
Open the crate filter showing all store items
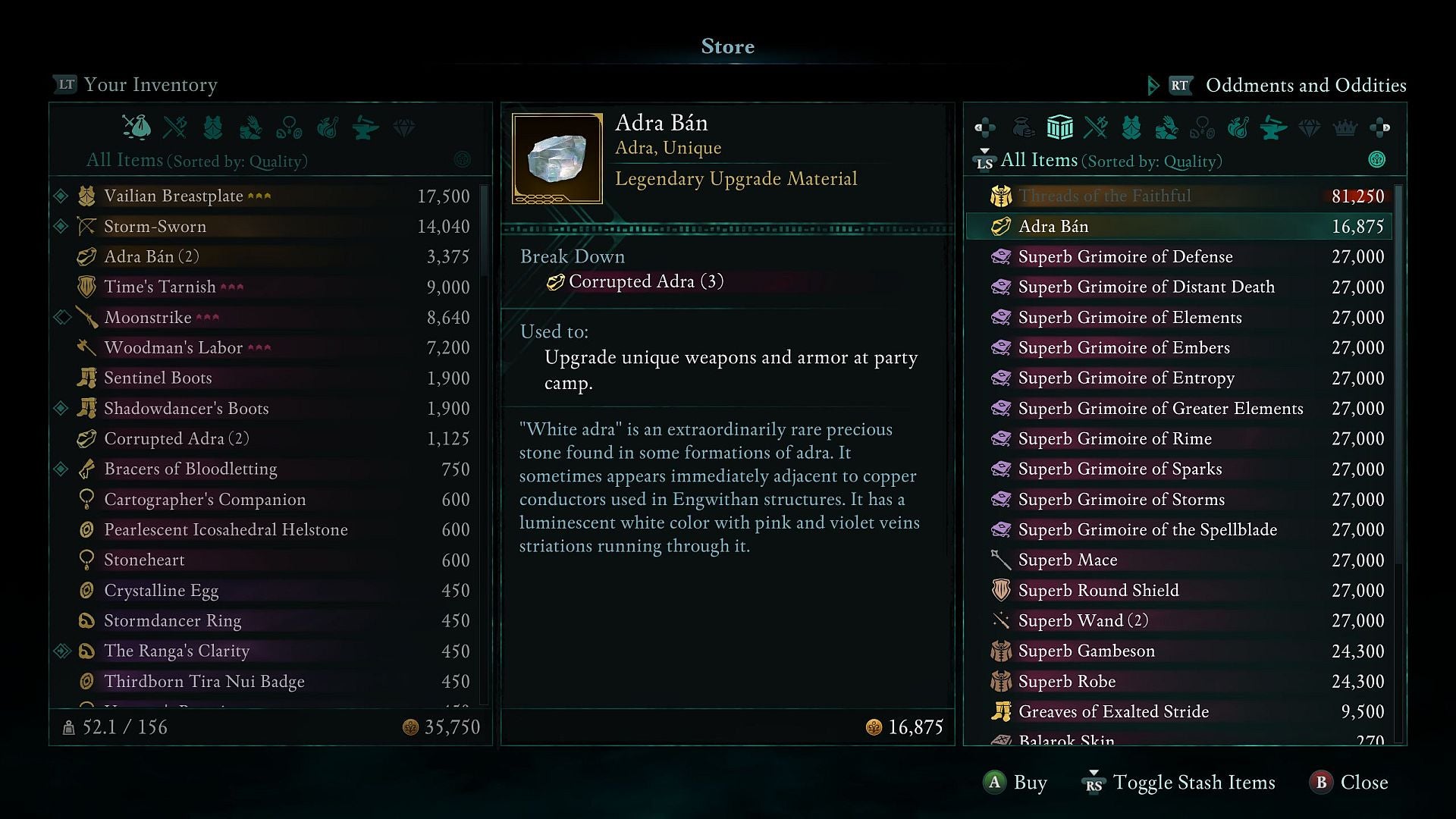coord(1061,127)
